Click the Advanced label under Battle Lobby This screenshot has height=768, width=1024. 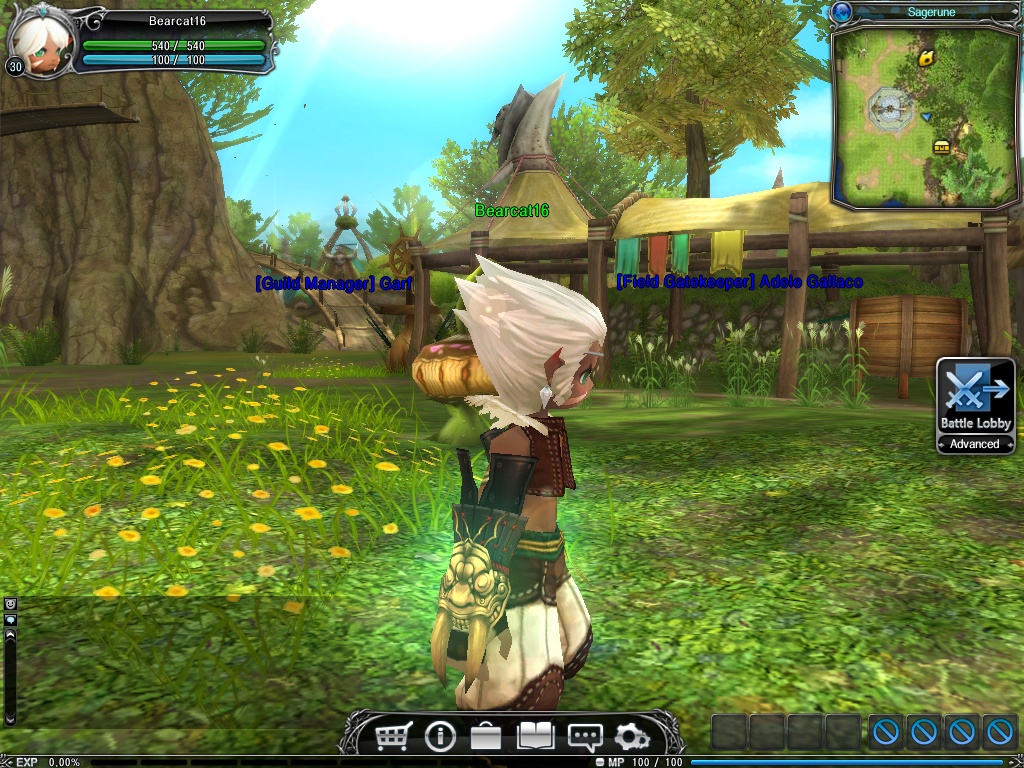pyautogui.click(x=975, y=444)
